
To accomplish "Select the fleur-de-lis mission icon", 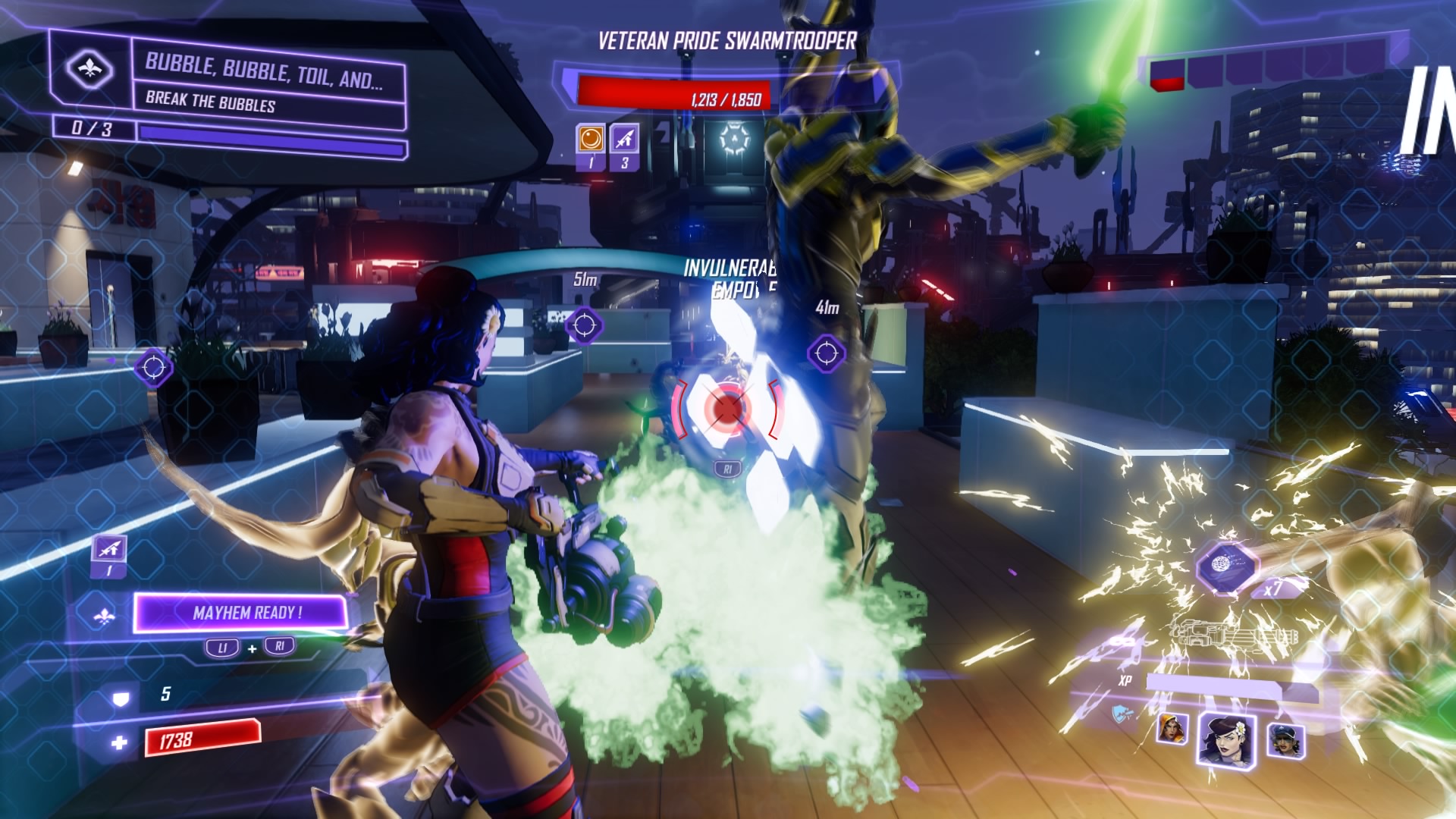I will pyautogui.click(x=89, y=71).
